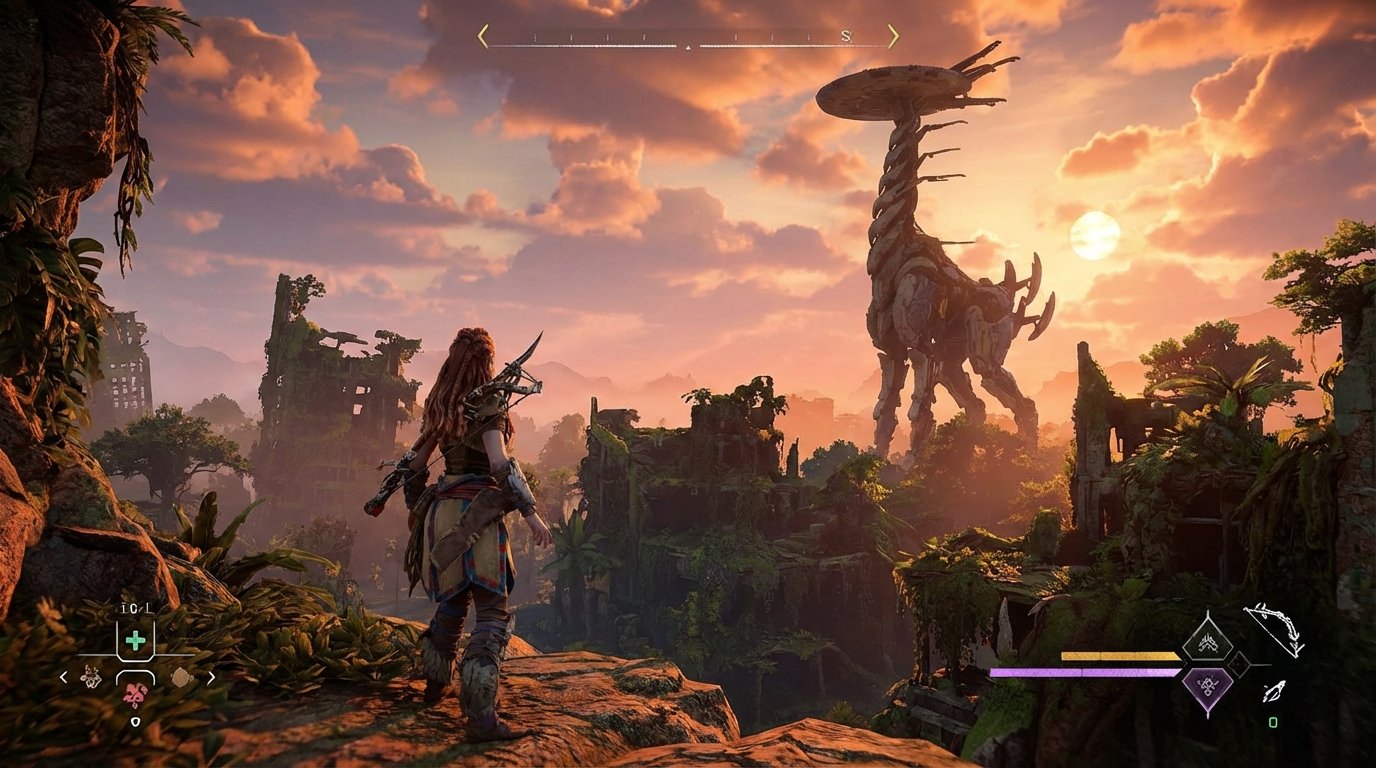
Task: Click the green ammo count zero
Action: [1273, 722]
